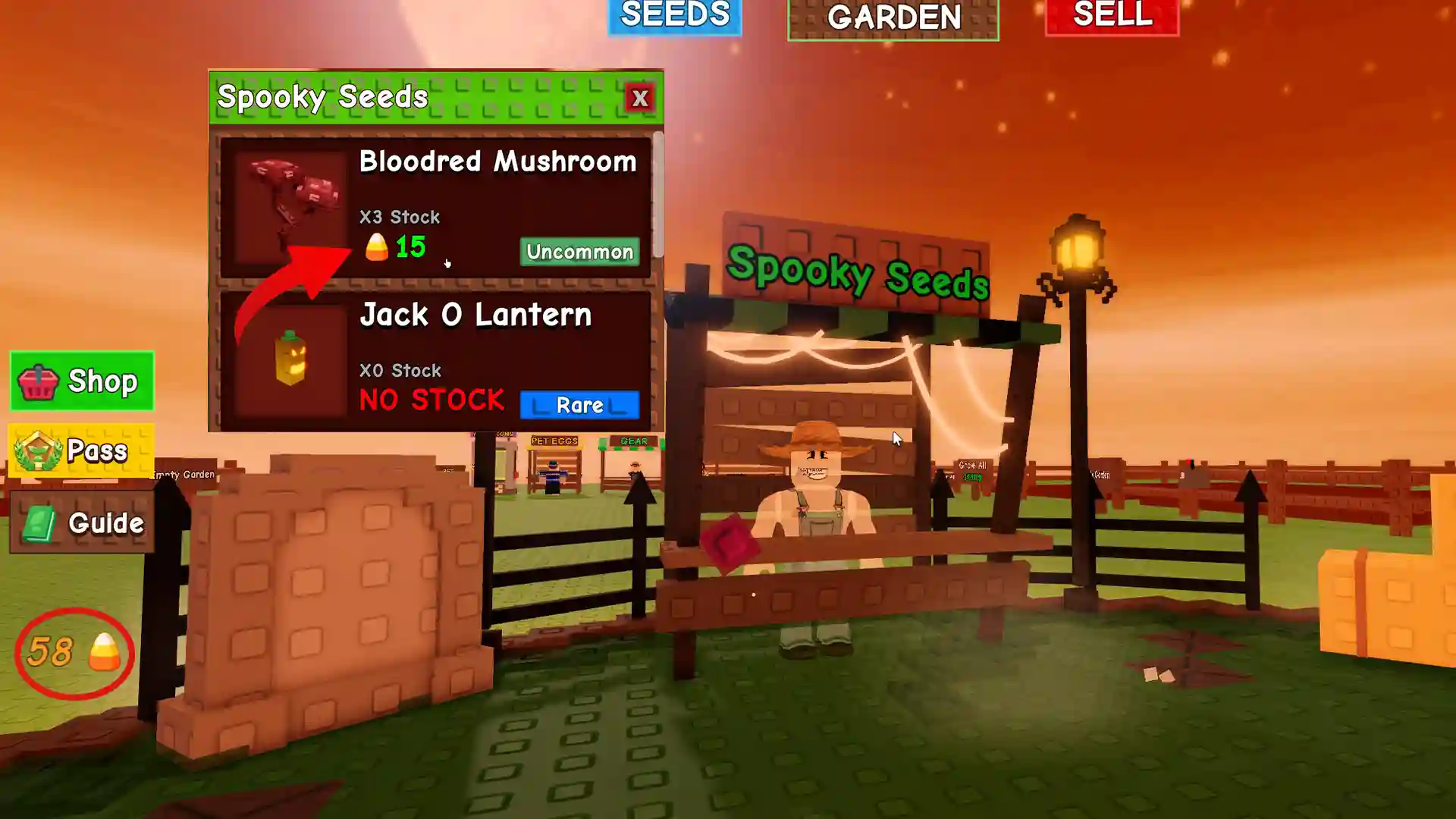Select the Bloodred Mushroom seed listing
This screenshot has width=1456, height=819.
(x=497, y=162)
